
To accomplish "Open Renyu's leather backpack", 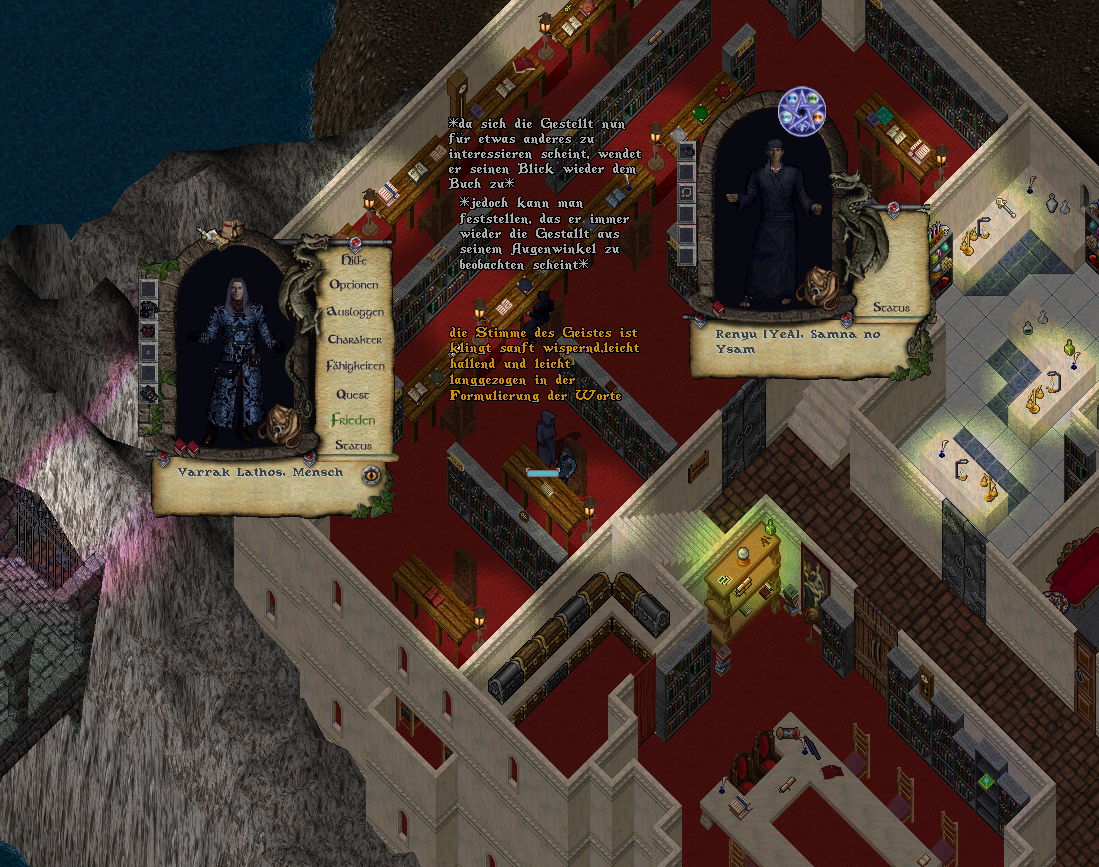I will 818,287.
